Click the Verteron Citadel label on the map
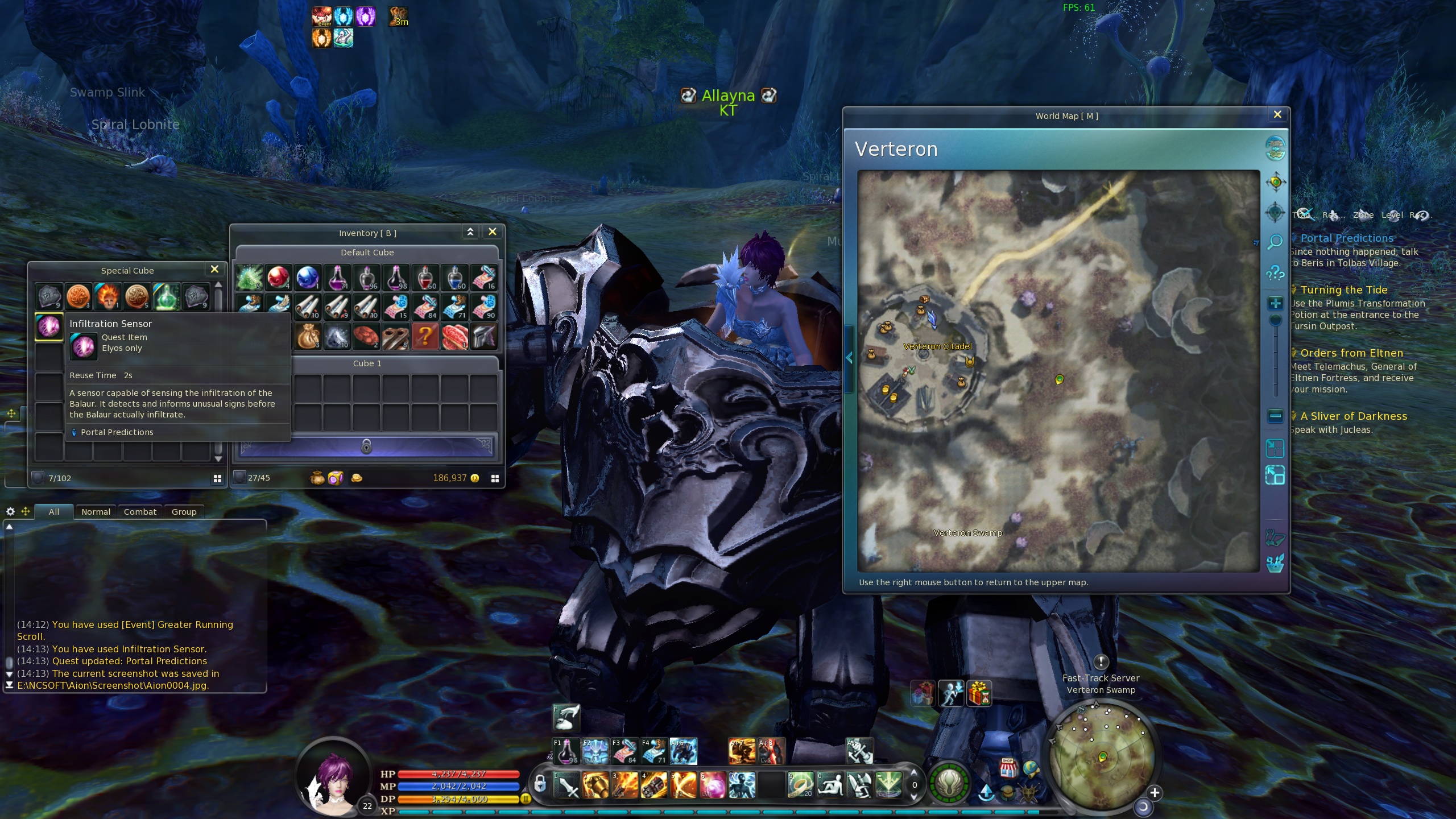This screenshot has height=819, width=1456. (937, 346)
